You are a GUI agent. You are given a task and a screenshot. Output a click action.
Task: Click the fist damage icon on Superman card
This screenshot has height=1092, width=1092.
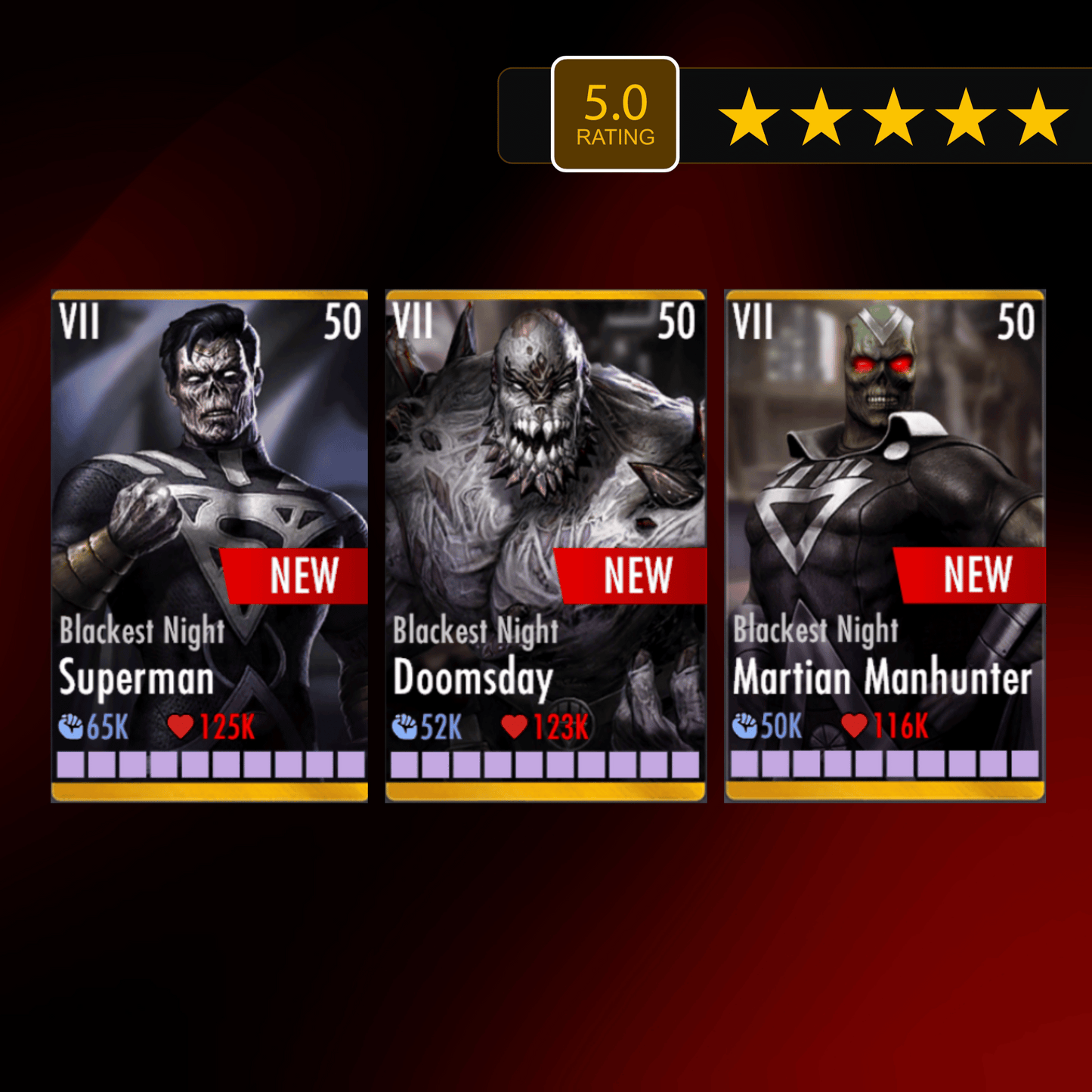[x=73, y=727]
